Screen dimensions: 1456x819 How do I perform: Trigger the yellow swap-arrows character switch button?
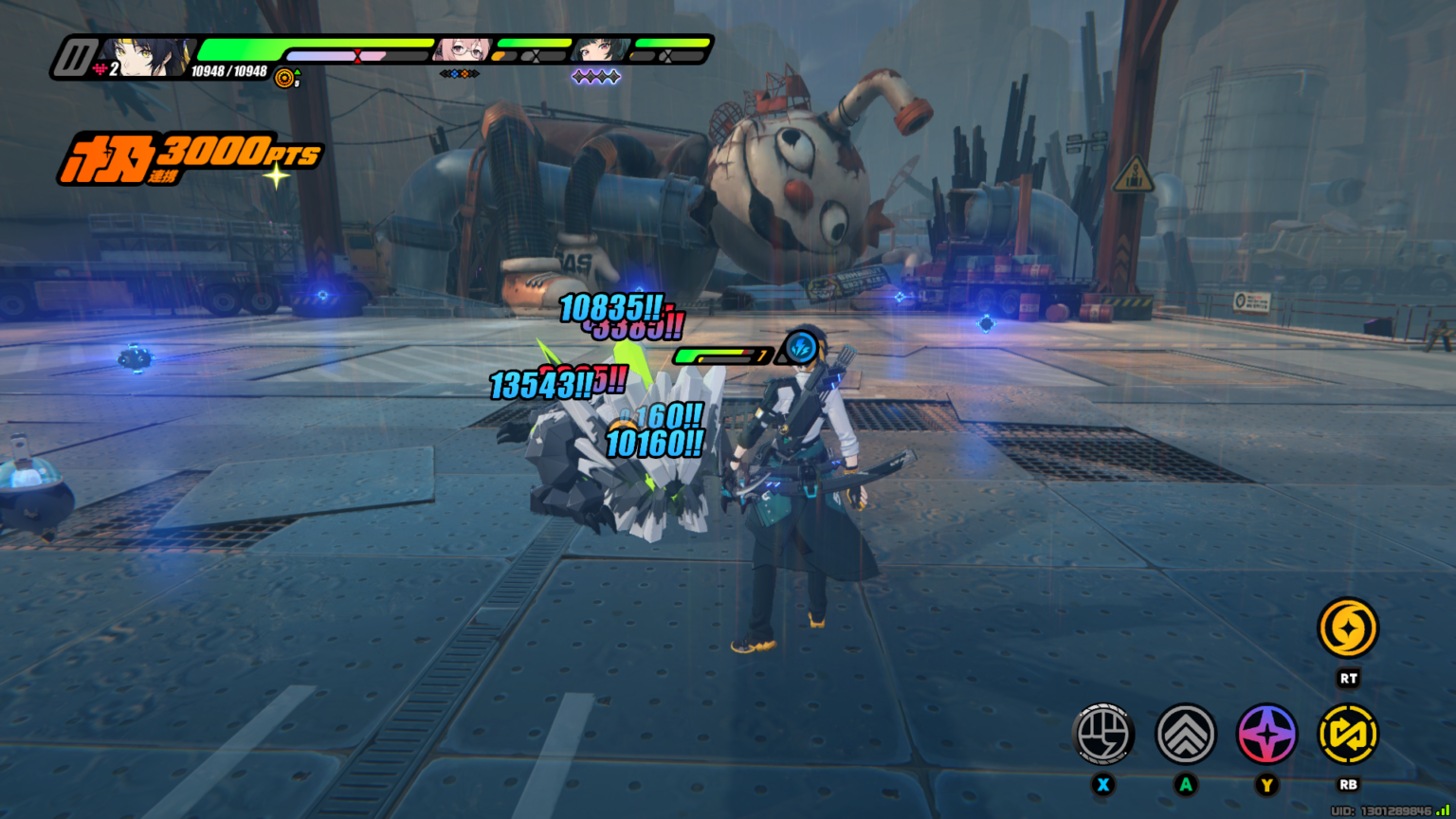click(1348, 734)
